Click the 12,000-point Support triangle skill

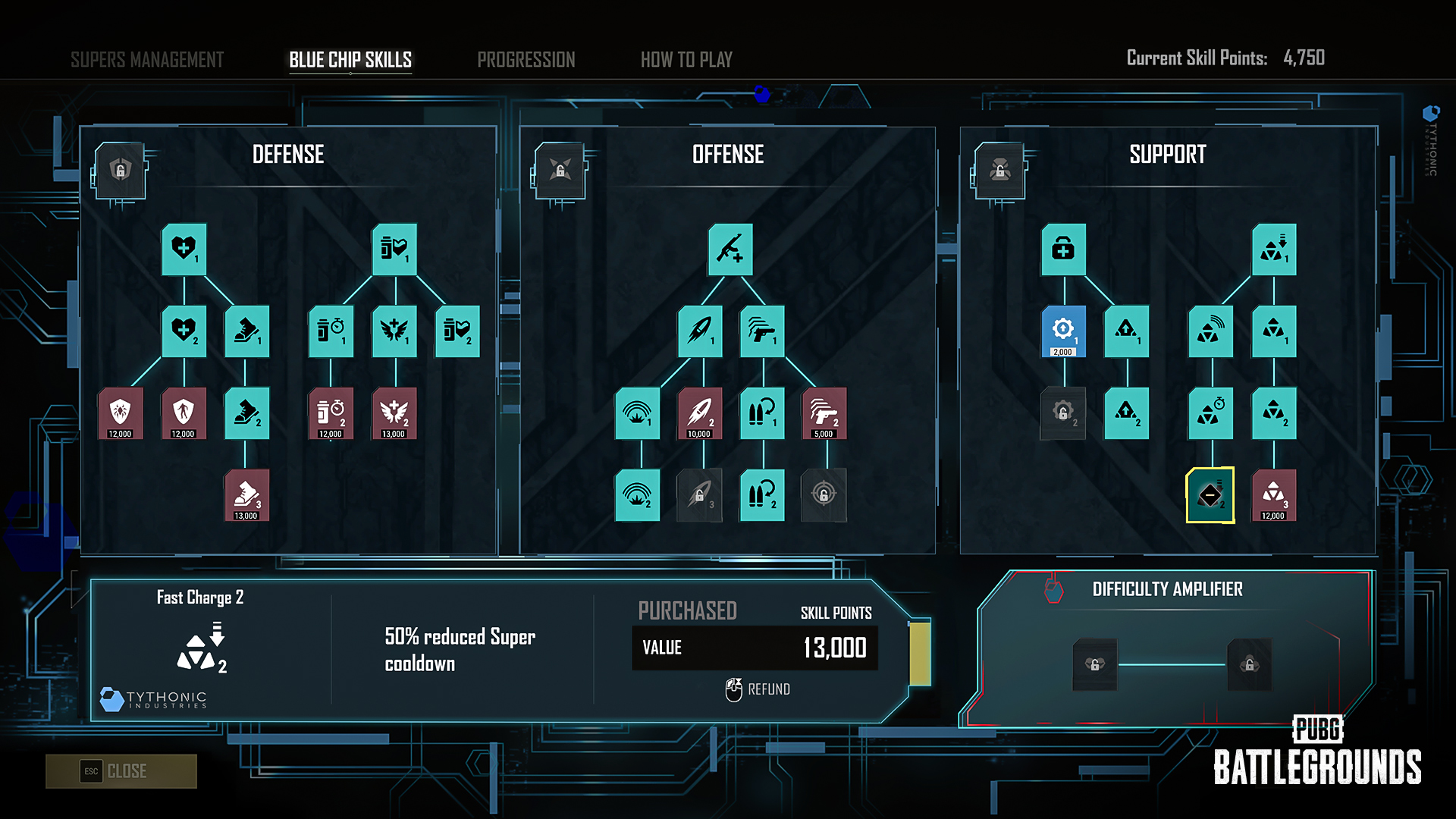pos(1274,495)
